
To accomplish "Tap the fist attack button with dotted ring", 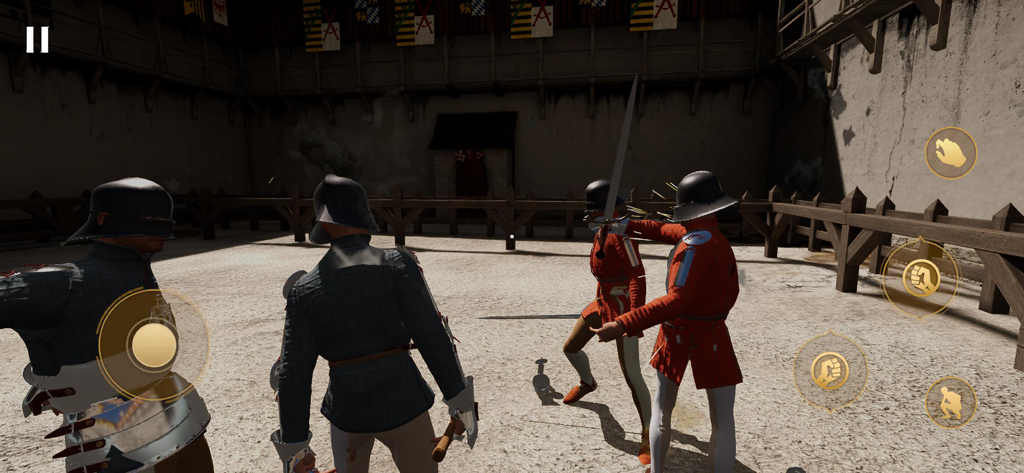I will coord(830,371).
